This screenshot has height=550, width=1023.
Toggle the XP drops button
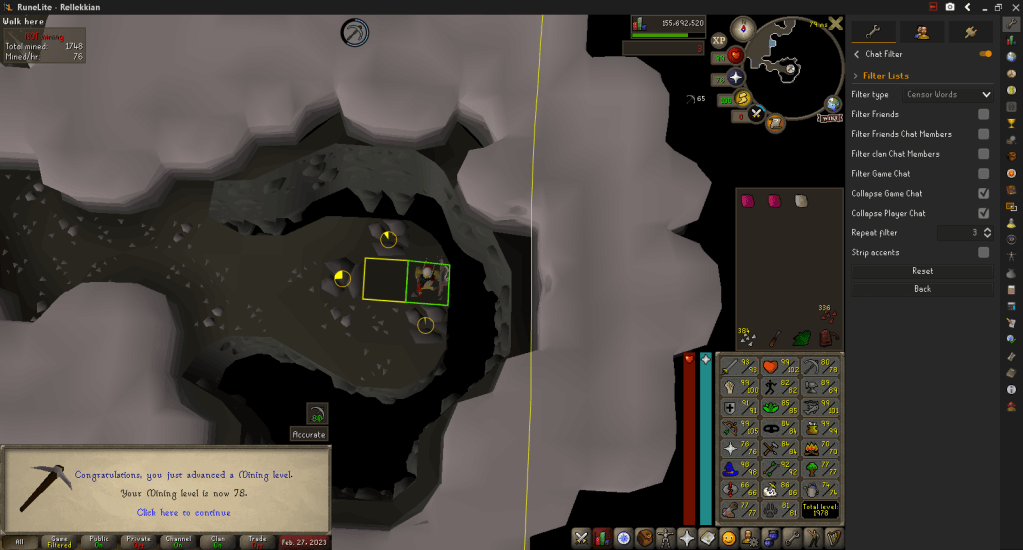click(x=719, y=41)
